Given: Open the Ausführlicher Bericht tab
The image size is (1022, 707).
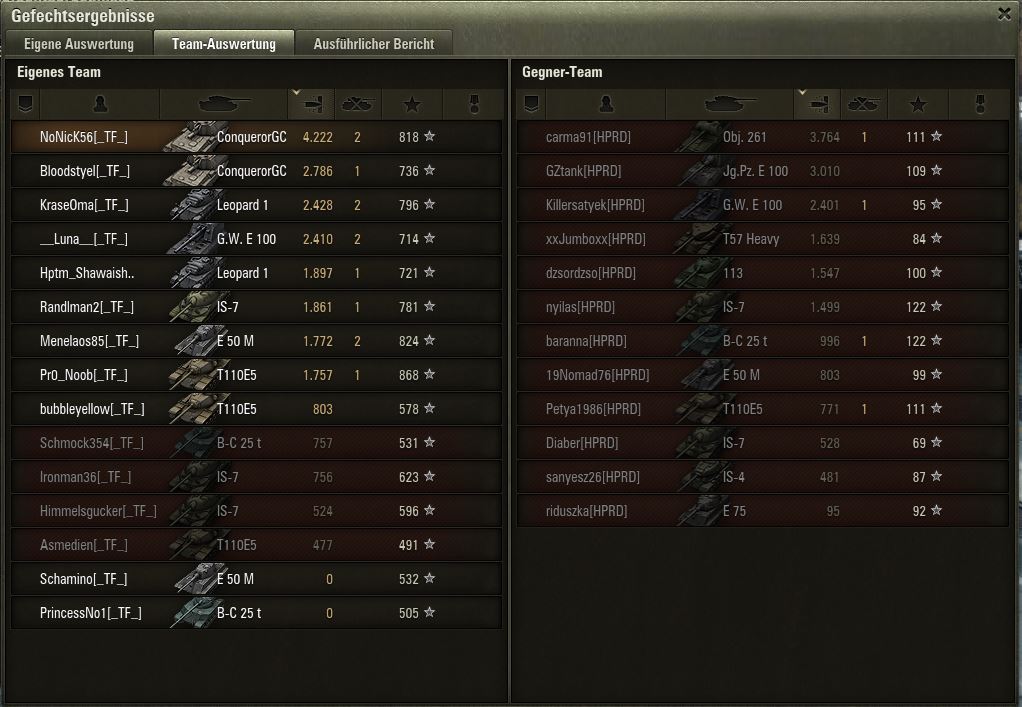Looking at the screenshot, I should (x=373, y=44).
